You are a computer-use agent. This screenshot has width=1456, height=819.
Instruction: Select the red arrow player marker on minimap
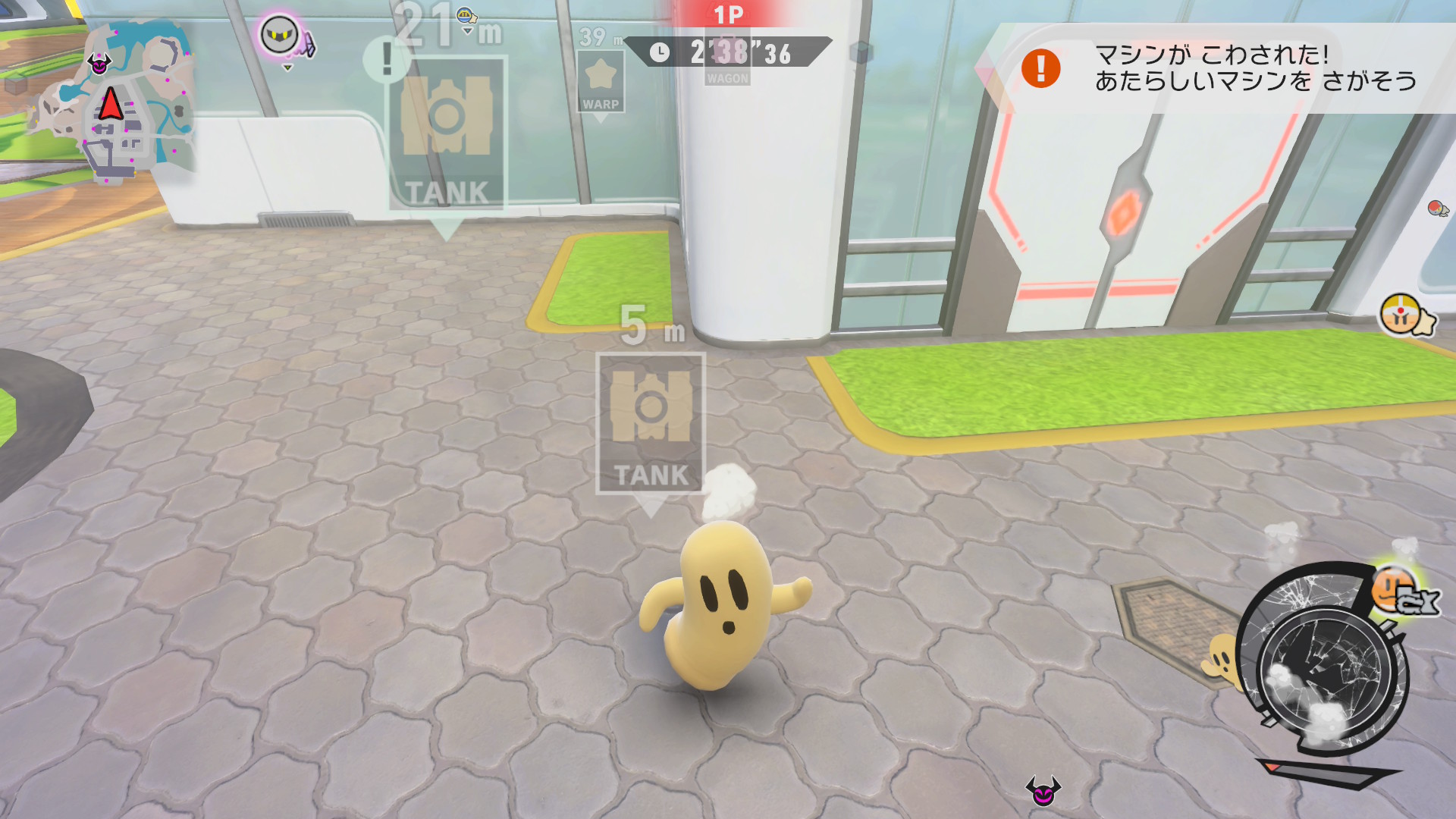pos(111,104)
